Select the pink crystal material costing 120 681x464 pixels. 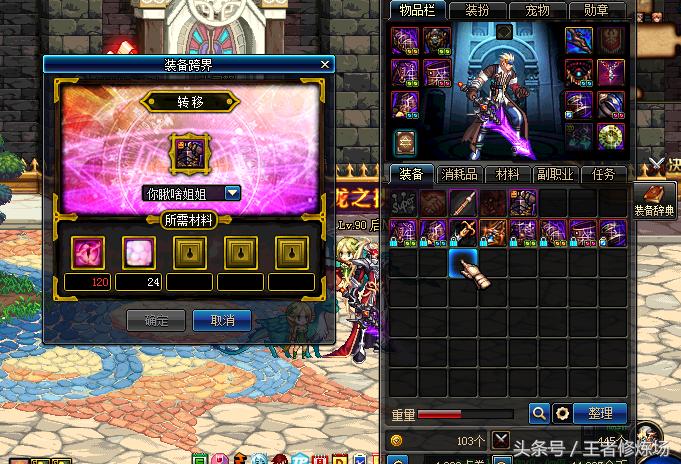(x=87, y=252)
